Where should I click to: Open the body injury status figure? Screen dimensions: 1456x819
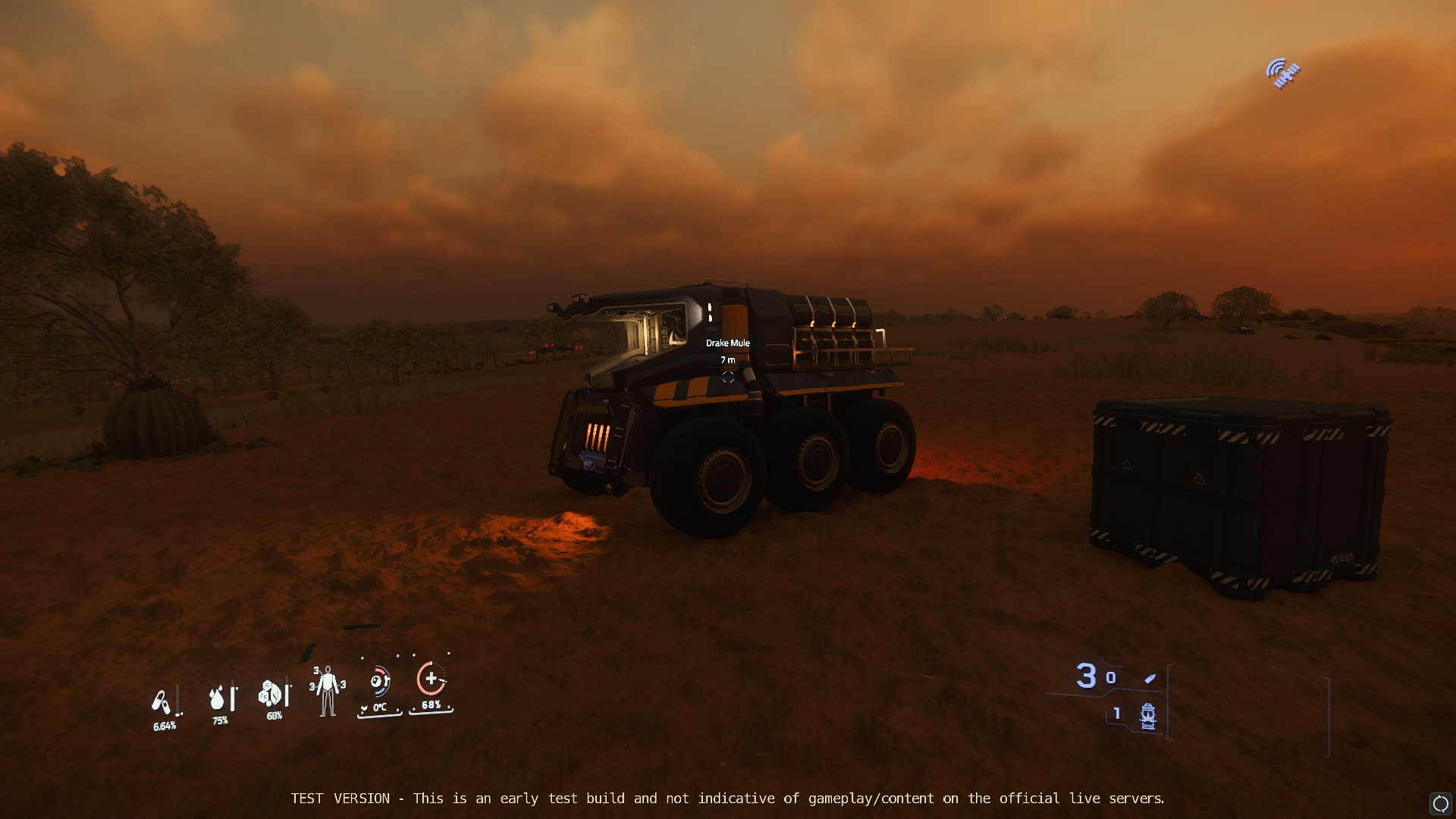[328, 691]
